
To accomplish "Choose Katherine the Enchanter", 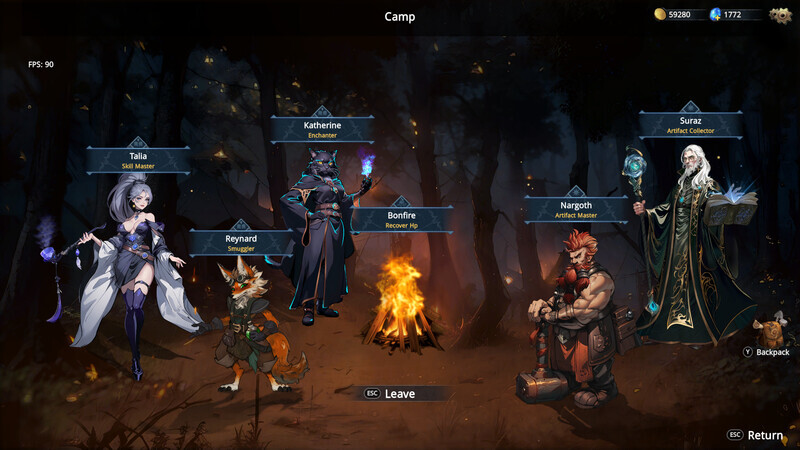I will click(322, 130).
